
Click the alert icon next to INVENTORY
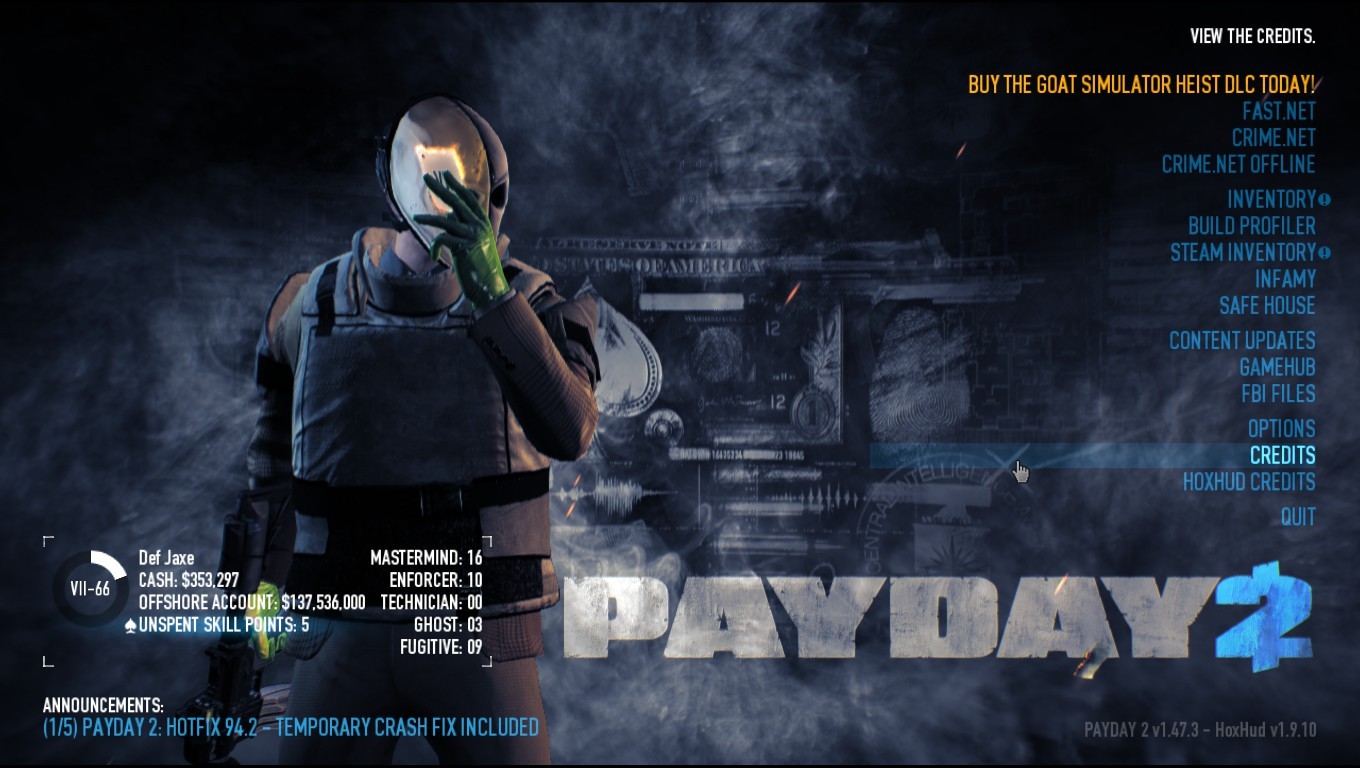(1324, 200)
